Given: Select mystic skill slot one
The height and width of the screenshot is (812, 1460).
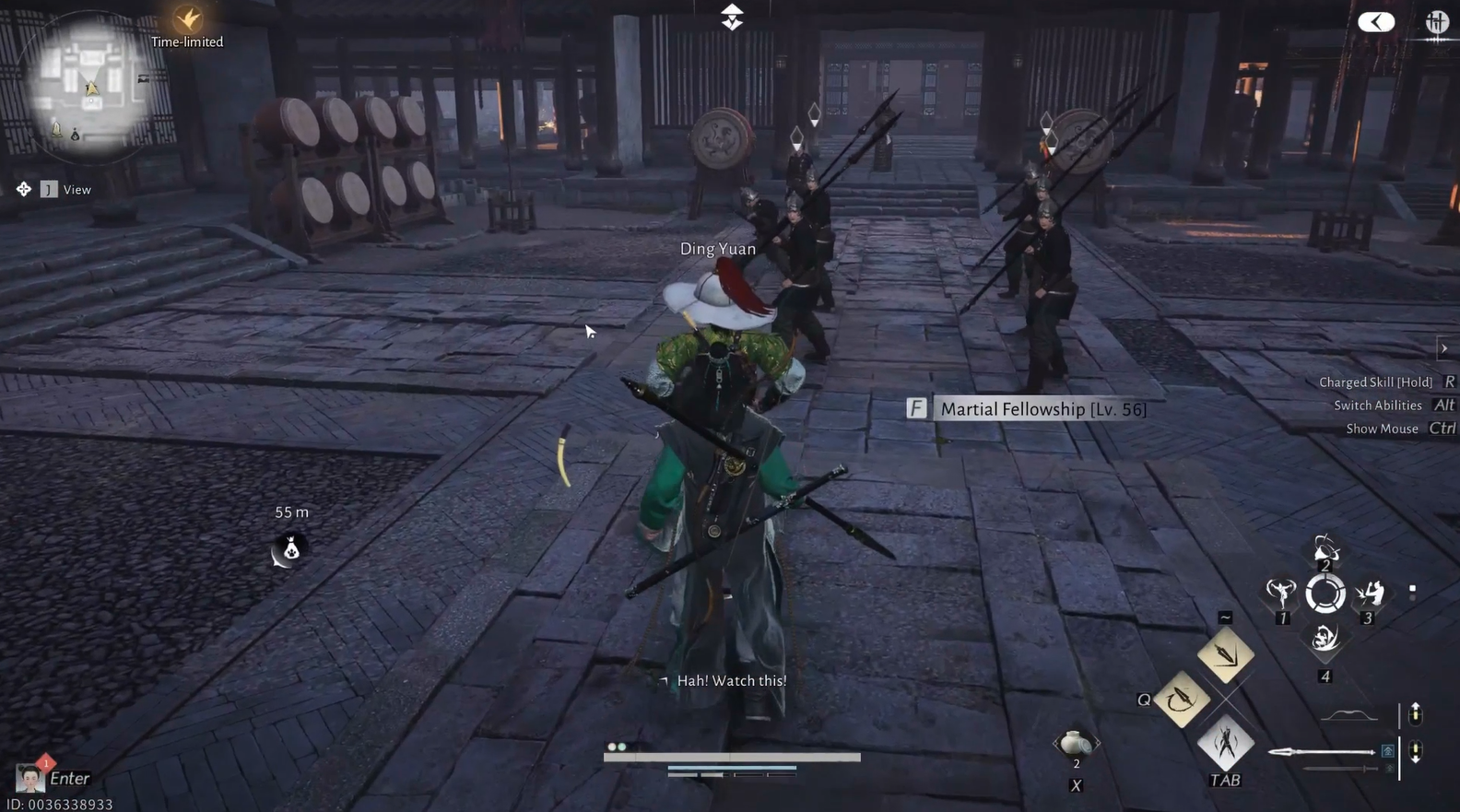Looking at the screenshot, I should click(x=1280, y=594).
